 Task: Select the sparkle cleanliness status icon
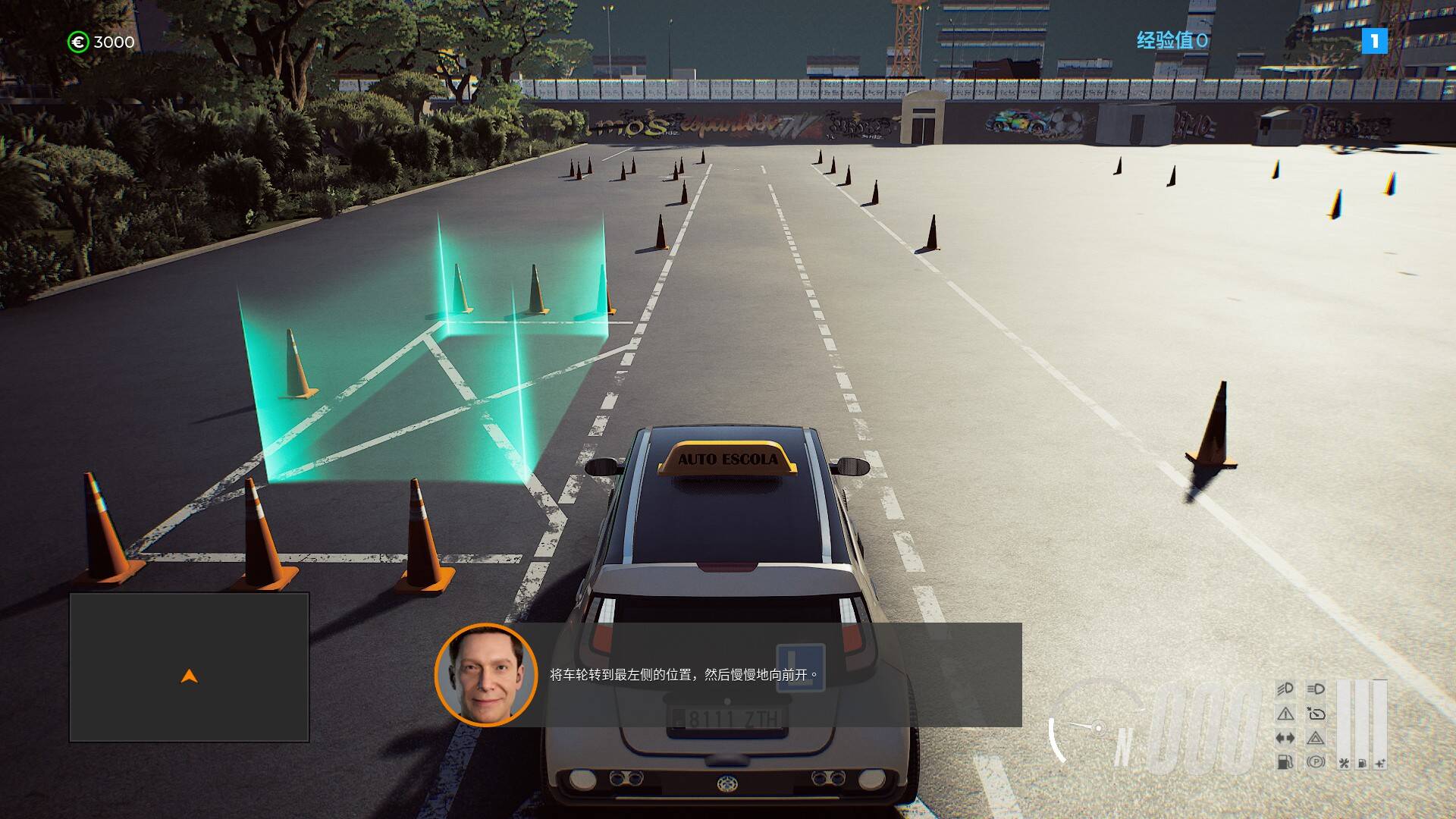point(1379,763)
